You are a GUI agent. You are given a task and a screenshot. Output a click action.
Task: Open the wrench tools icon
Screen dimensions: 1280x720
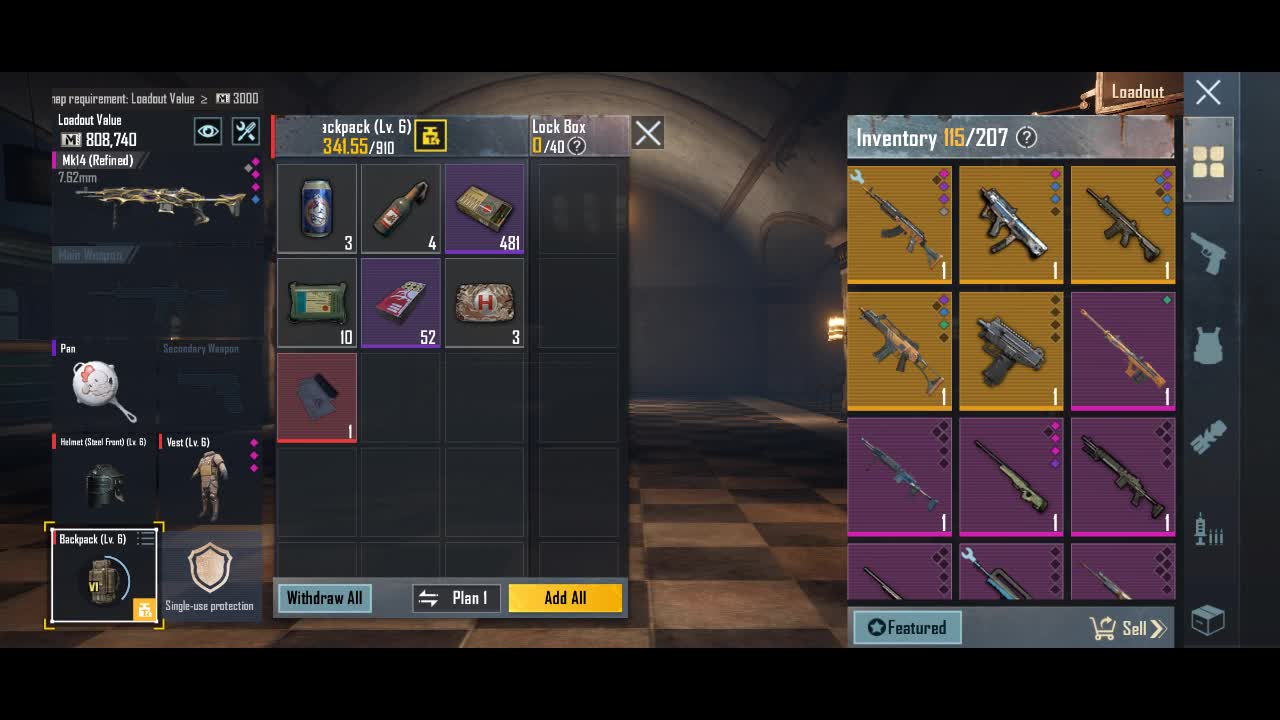(x=246, y=131)
